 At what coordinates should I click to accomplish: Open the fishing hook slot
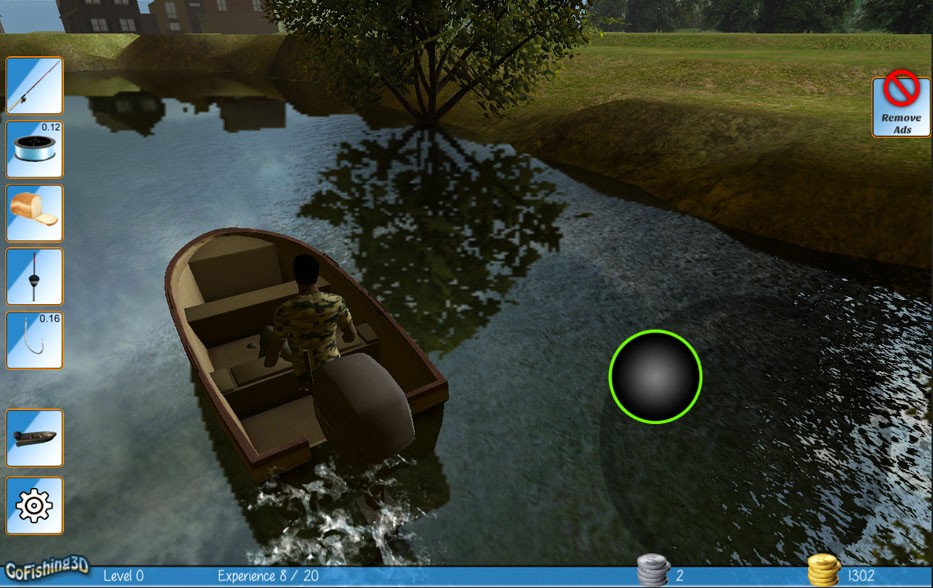(35, 340)
